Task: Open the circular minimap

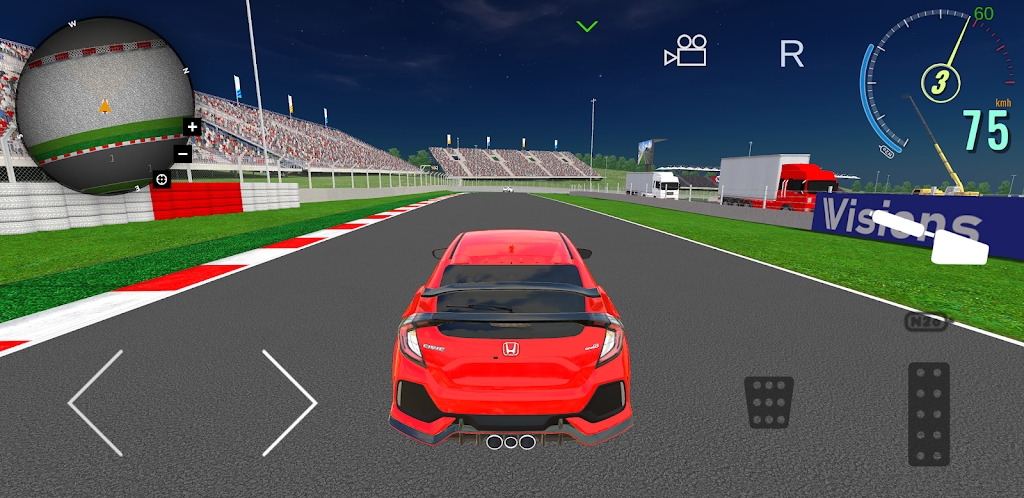Action: coord(100,105)
